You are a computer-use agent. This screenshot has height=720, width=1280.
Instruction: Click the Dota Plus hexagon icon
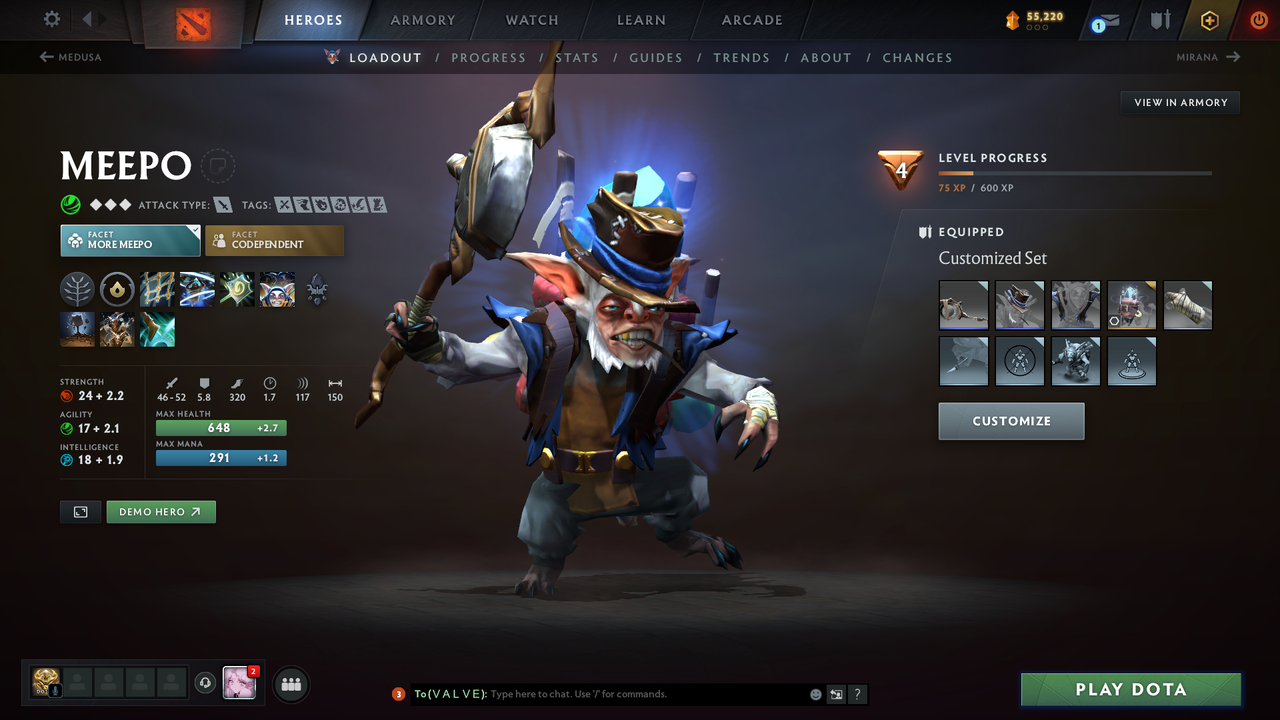click(x=1209, y=19)
